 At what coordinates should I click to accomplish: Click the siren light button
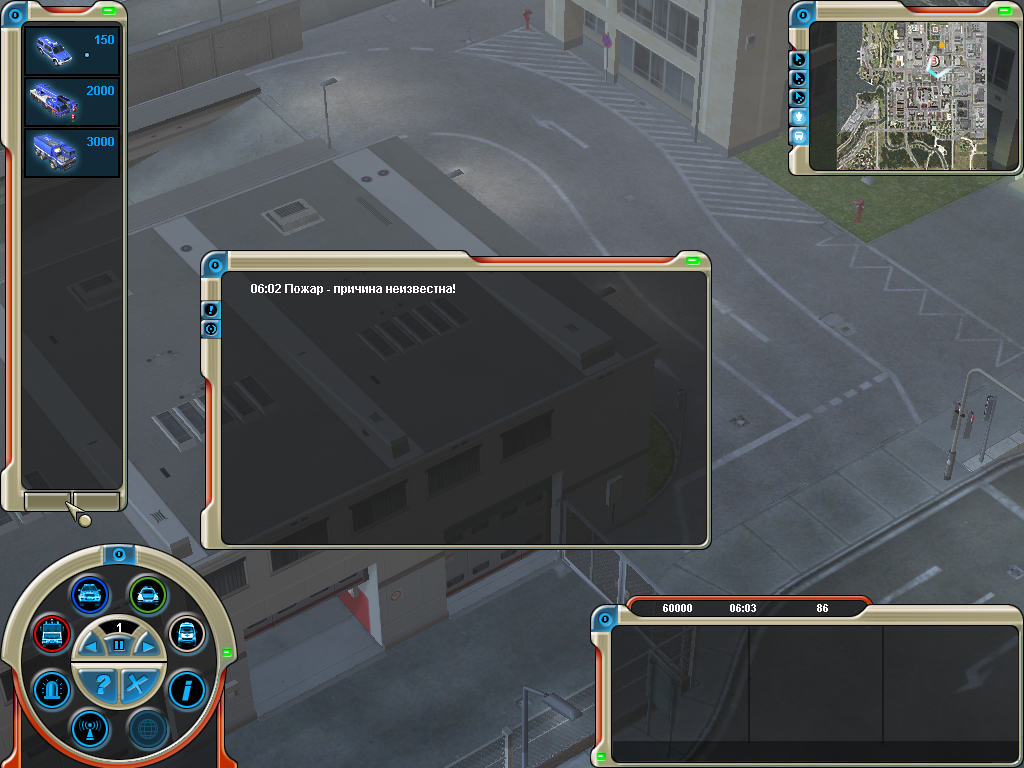pyautogui.click(x=51, y=689)
